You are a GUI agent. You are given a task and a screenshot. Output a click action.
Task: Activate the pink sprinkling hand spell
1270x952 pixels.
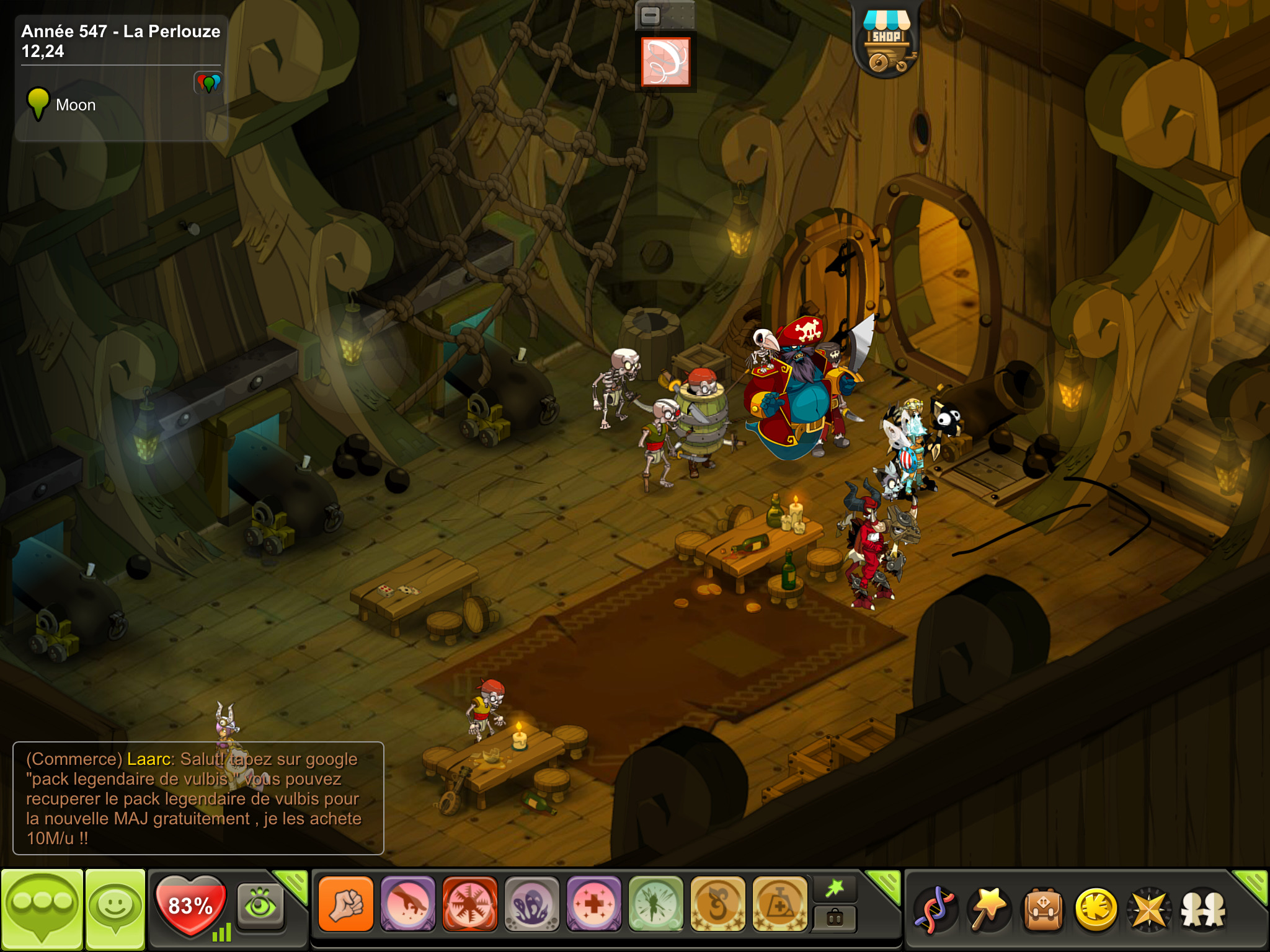[408, 904]
